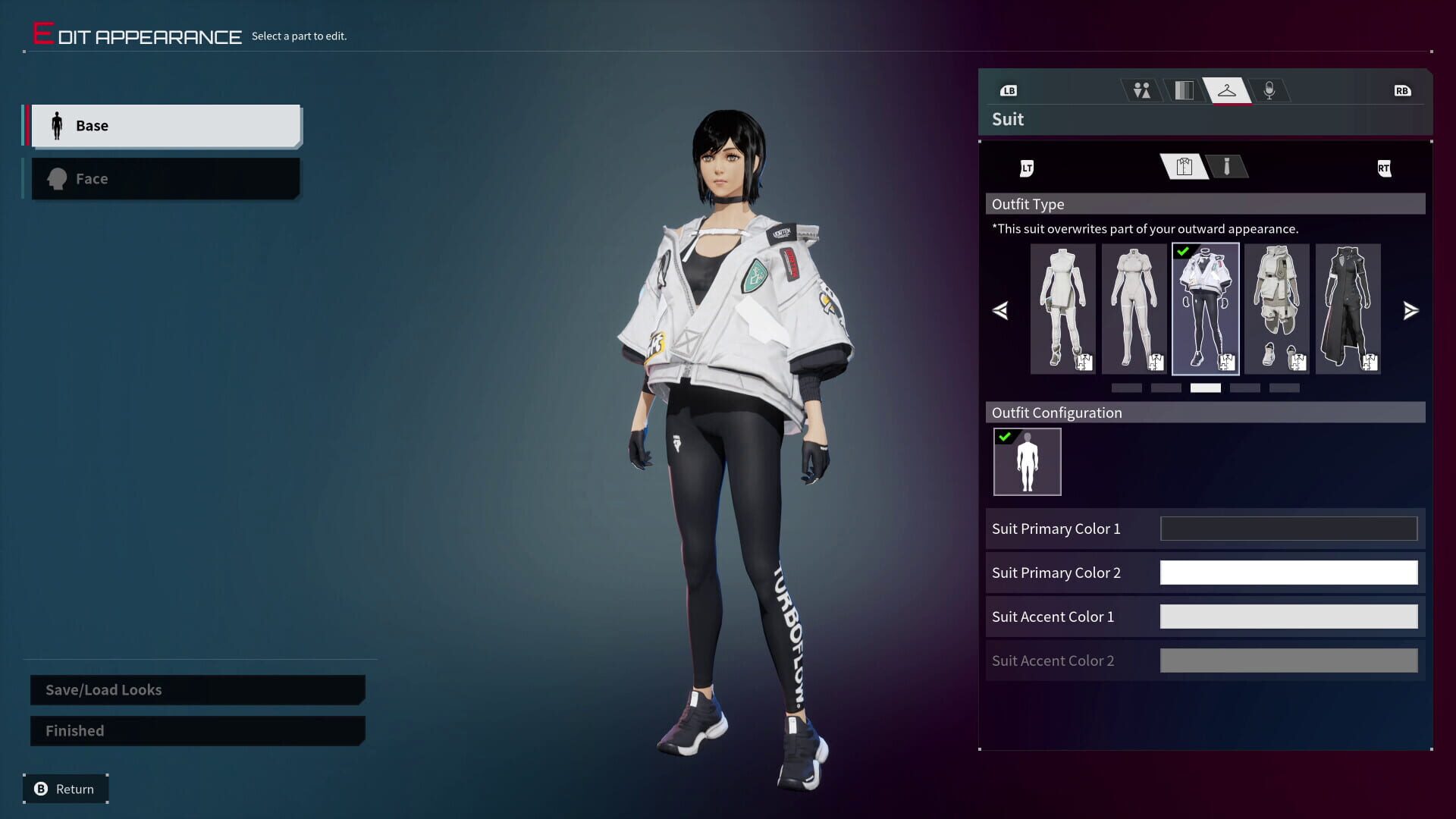Image resolution: width=1456 pixels, height=819 pixels.
Task: Click Finished to confirm appearance
Action: pos(196,730)
